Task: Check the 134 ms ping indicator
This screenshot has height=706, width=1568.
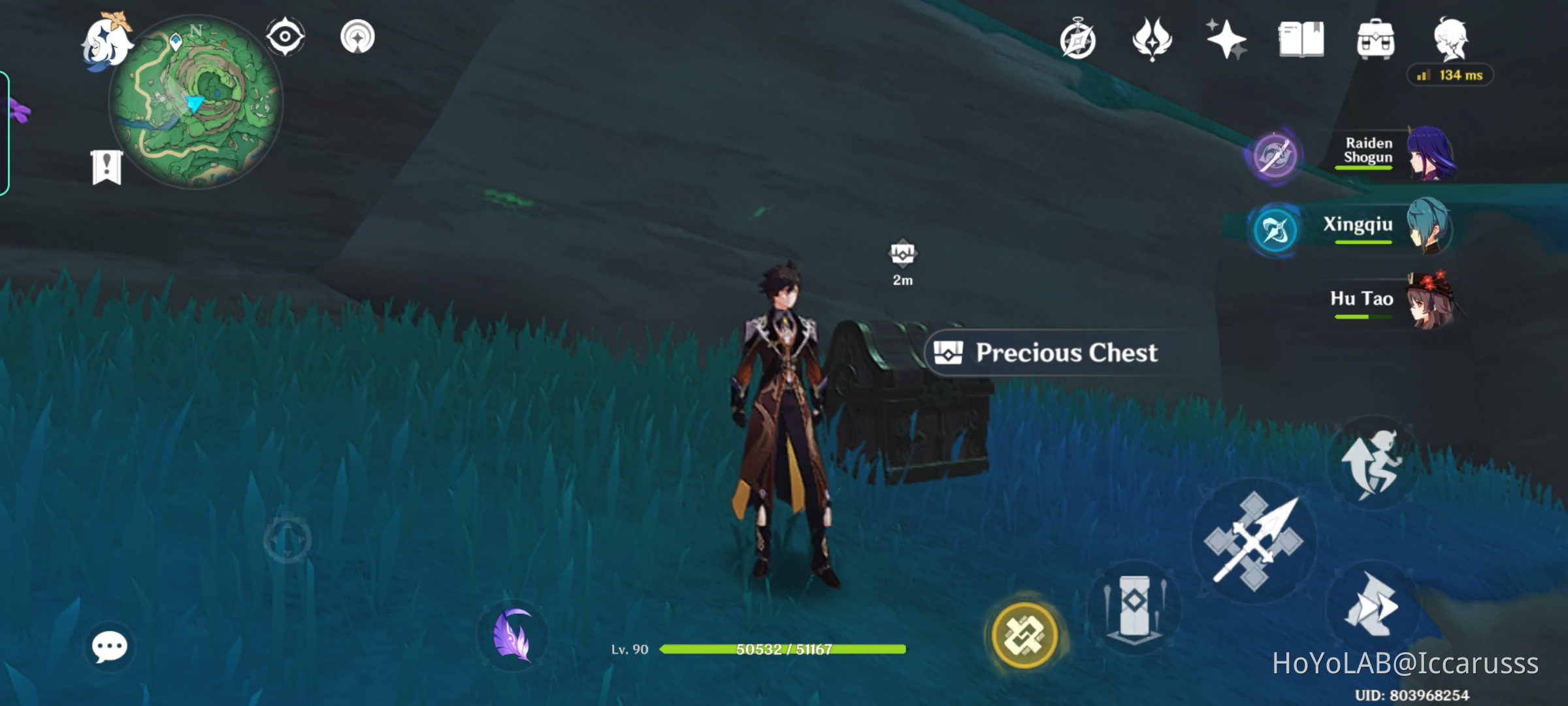Action: (x=1449, y=76)
